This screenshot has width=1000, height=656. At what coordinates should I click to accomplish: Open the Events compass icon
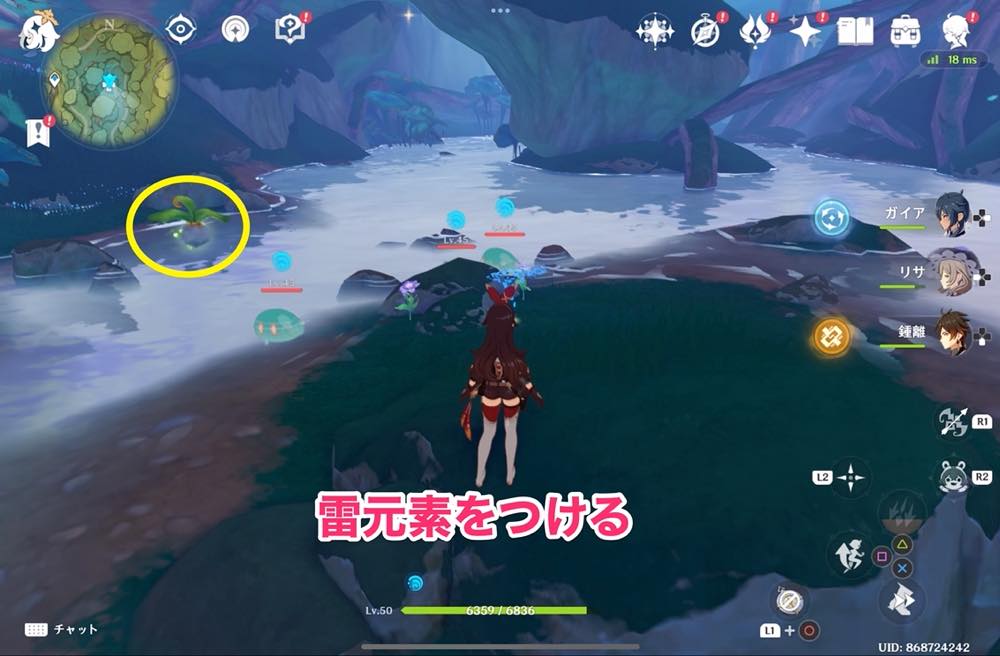pyautogui.click(x=705, y=32)
